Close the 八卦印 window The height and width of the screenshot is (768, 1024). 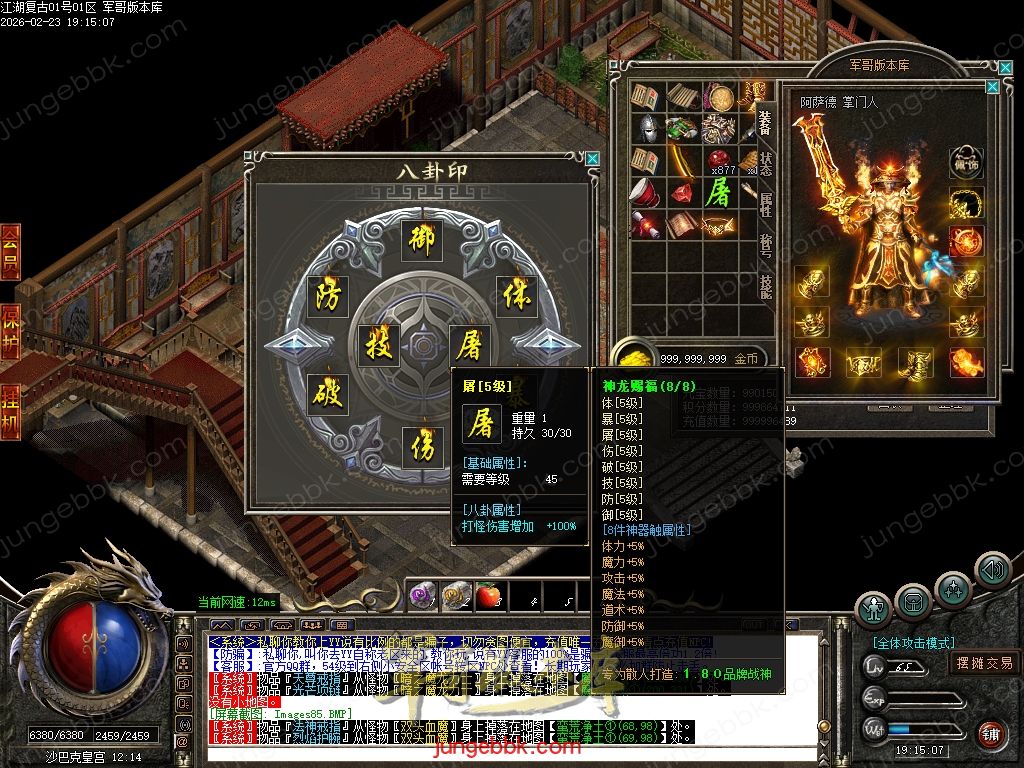point(593,158)
